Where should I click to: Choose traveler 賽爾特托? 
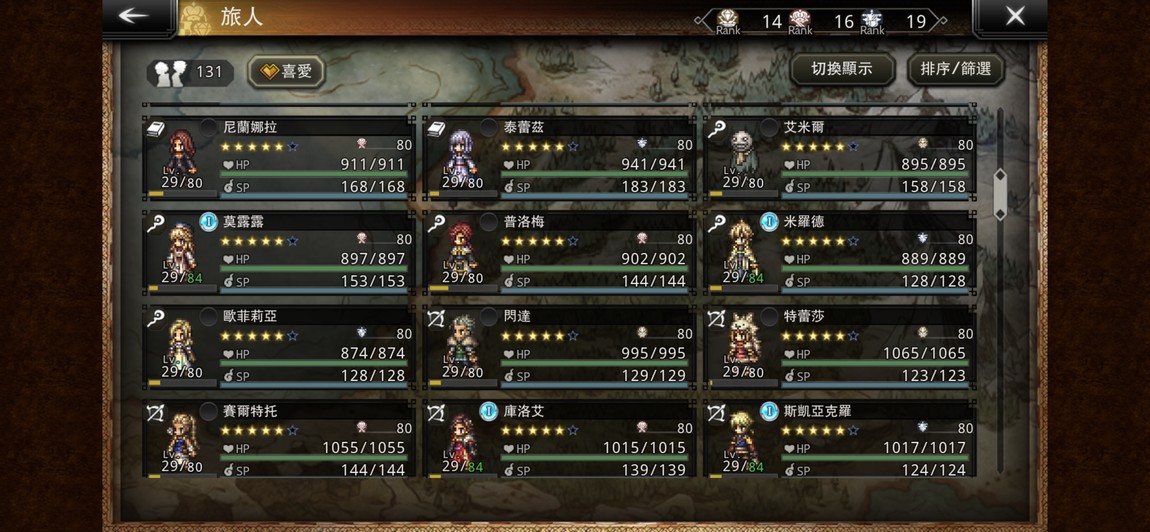[278, 438]
